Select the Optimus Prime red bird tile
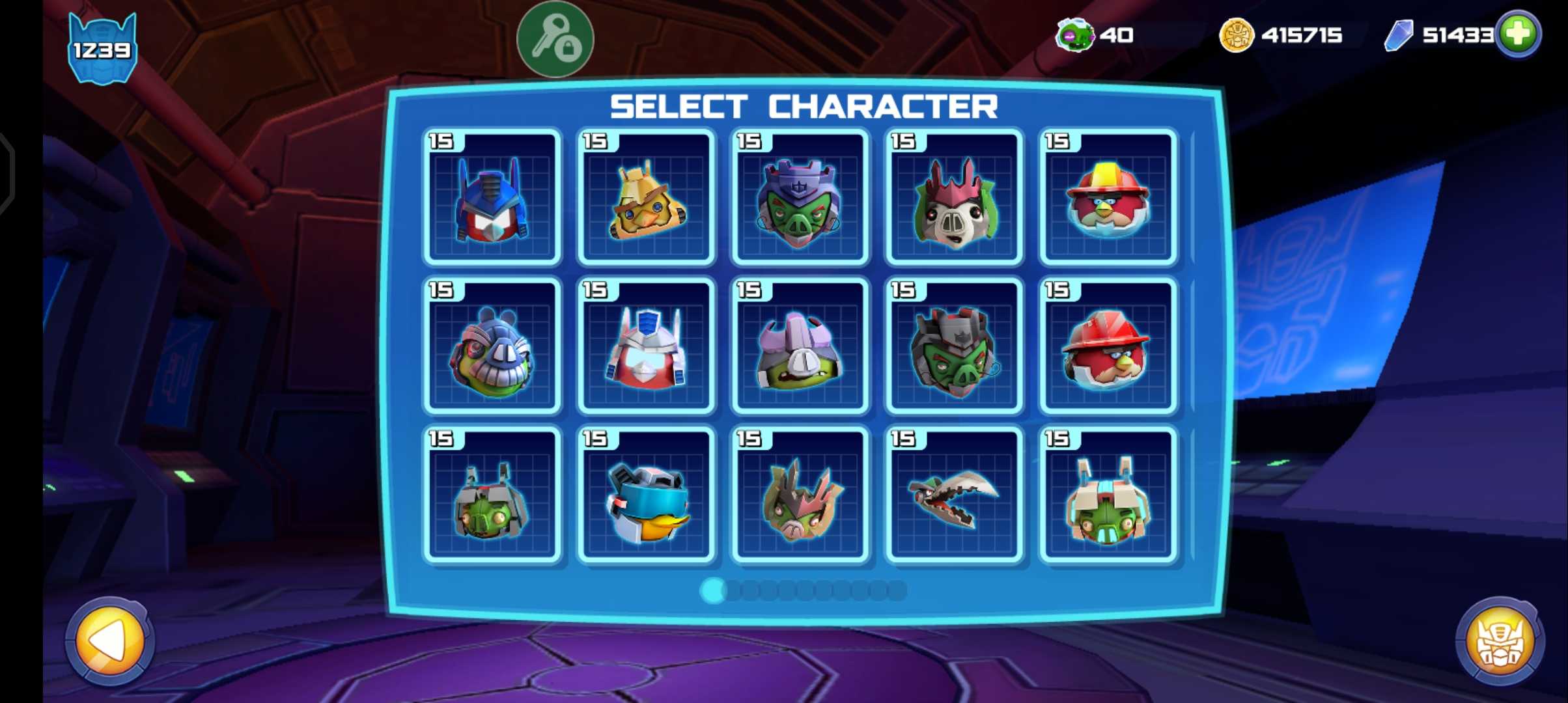This screenshot has width=1568, height=703. click(x=492, y=198)
